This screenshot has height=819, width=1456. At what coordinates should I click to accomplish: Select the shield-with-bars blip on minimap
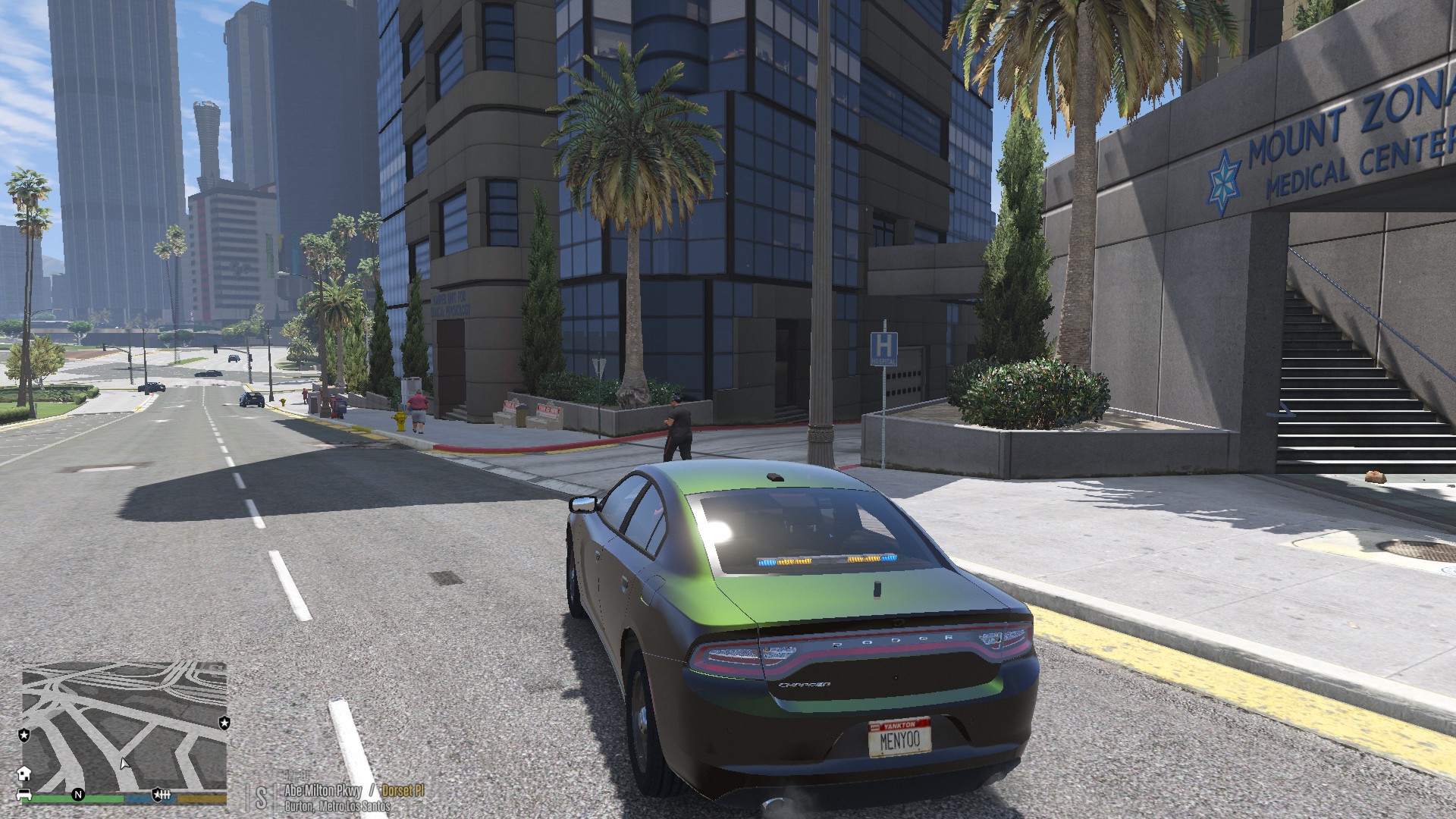pos(162,794)
